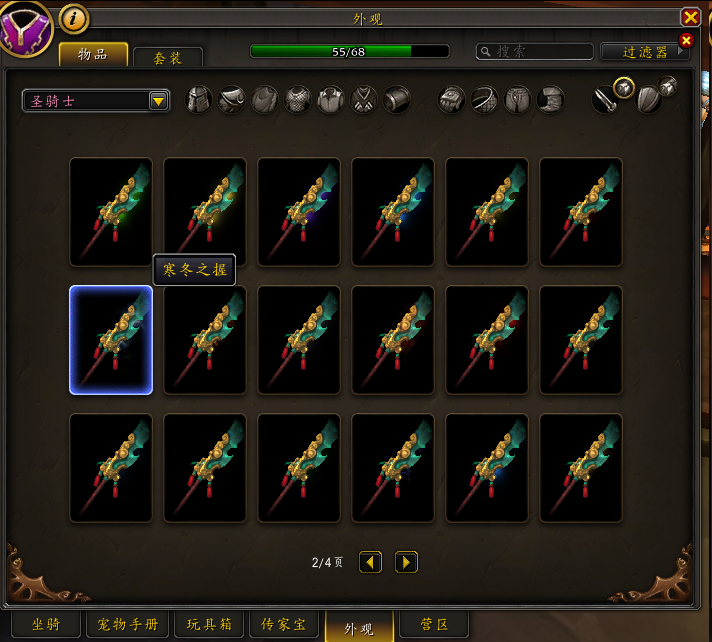Choose the off-hand shield slot icon

coord(648,100)
